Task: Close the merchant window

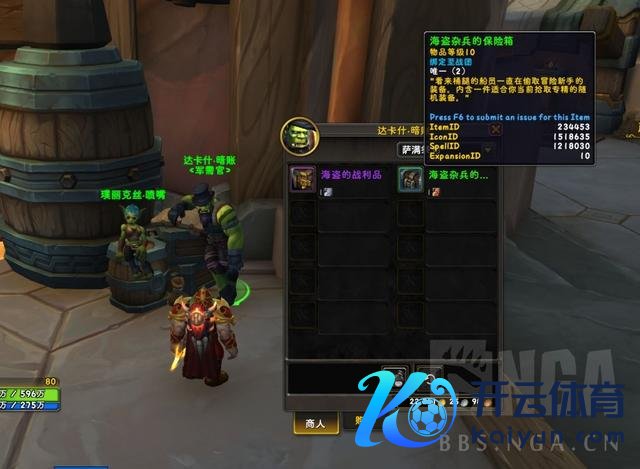Action: [496, 129]
